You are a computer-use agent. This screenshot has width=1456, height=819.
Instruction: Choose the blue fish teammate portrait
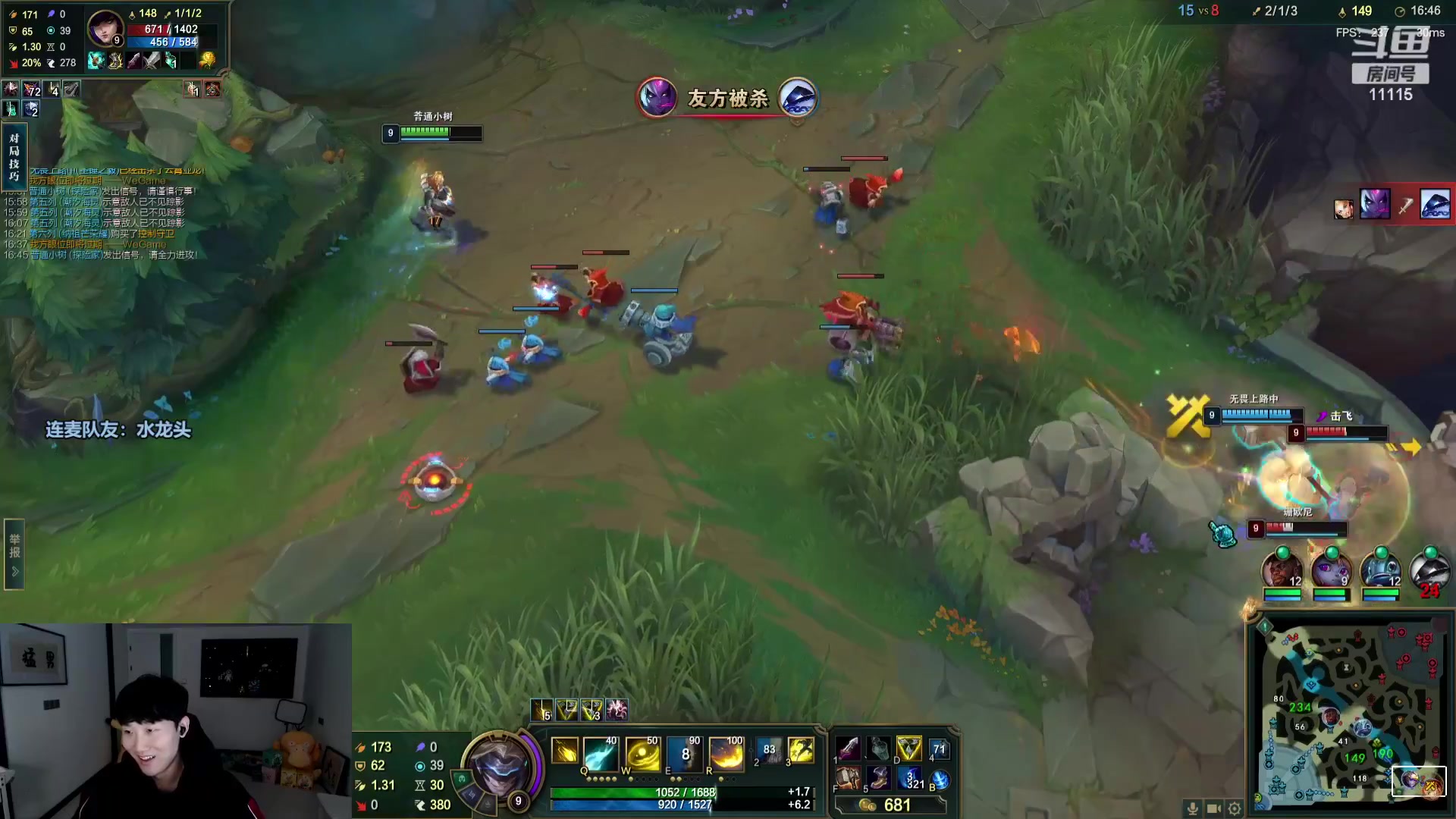click(1379, 570)
